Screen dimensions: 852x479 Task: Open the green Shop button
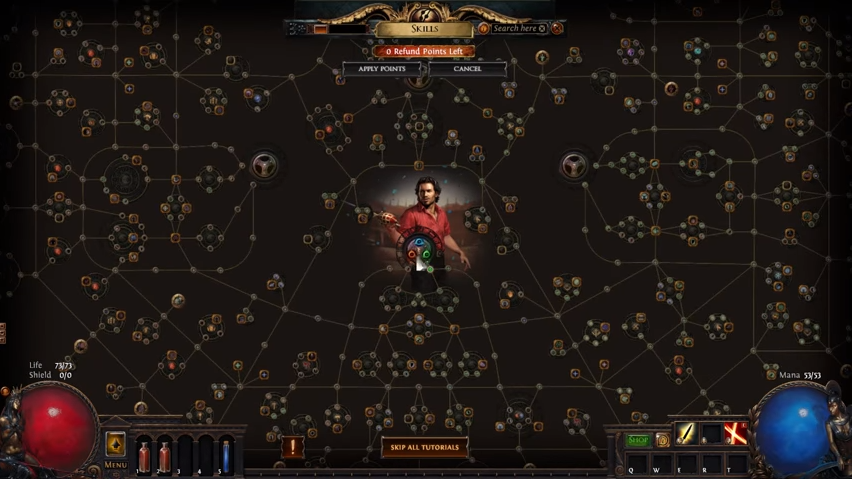(x=638, y=440)
